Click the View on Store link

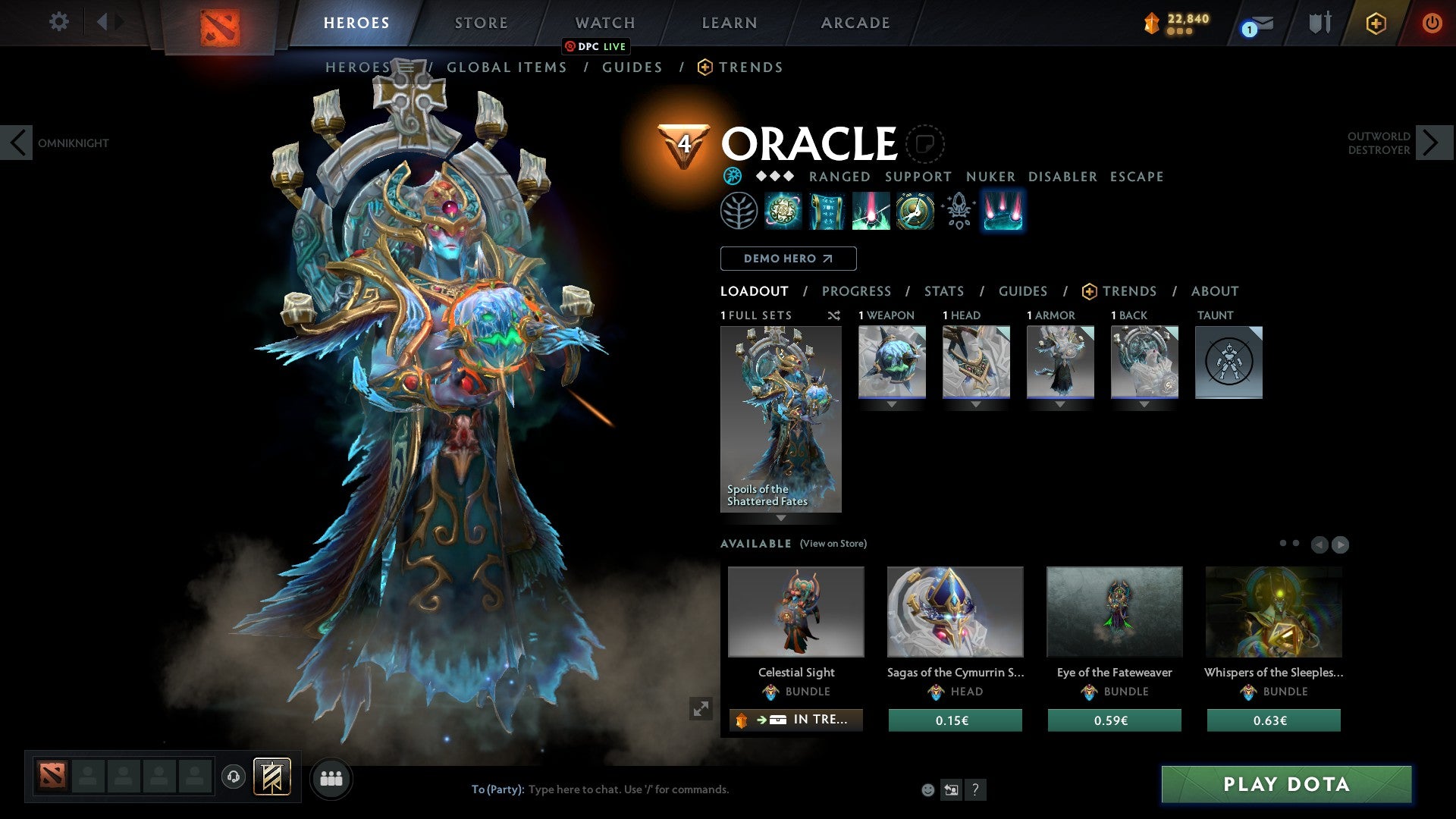point(833,544)
